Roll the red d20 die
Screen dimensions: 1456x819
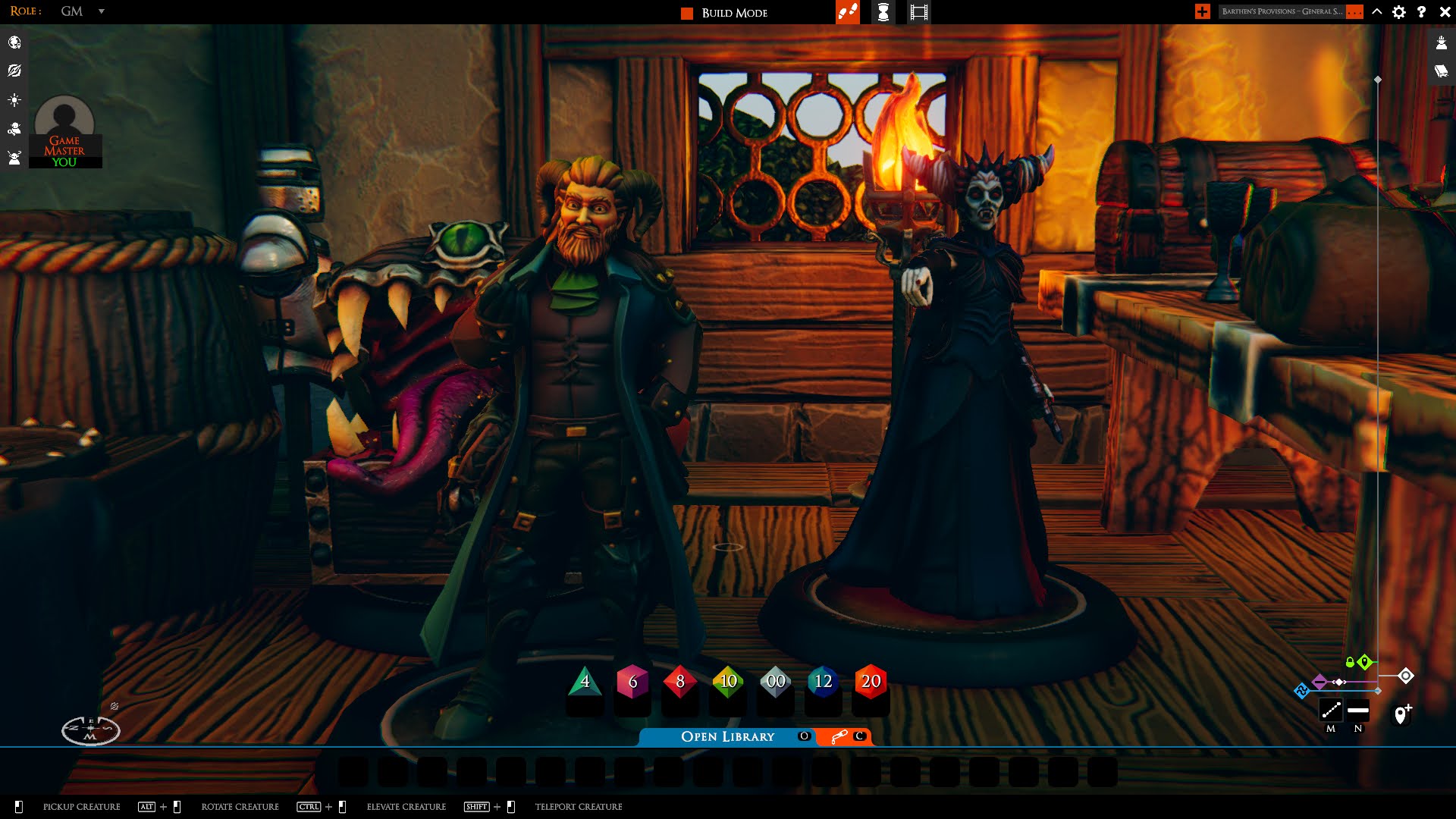point(871,682)
